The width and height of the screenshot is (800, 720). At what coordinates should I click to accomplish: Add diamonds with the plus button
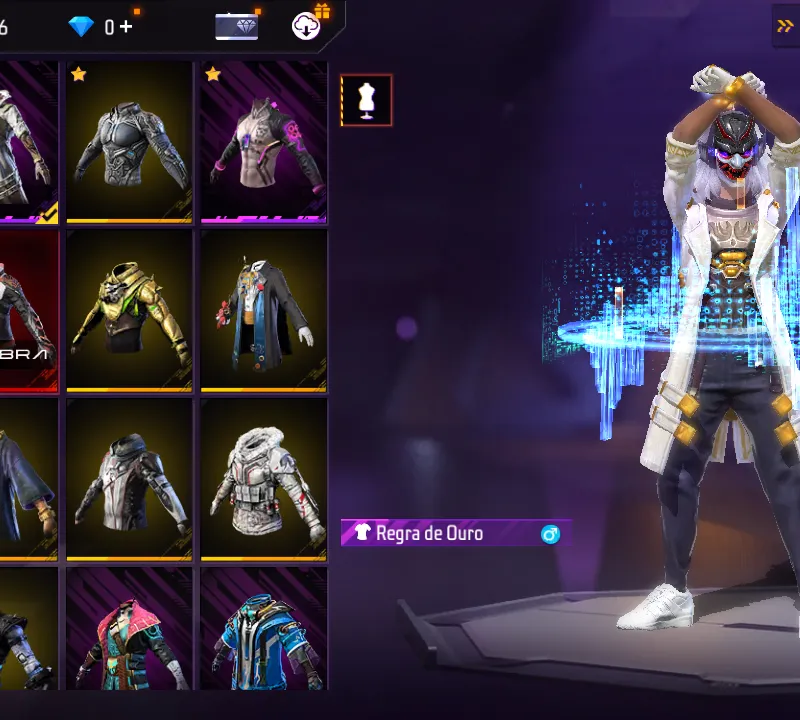click(126, 27)
